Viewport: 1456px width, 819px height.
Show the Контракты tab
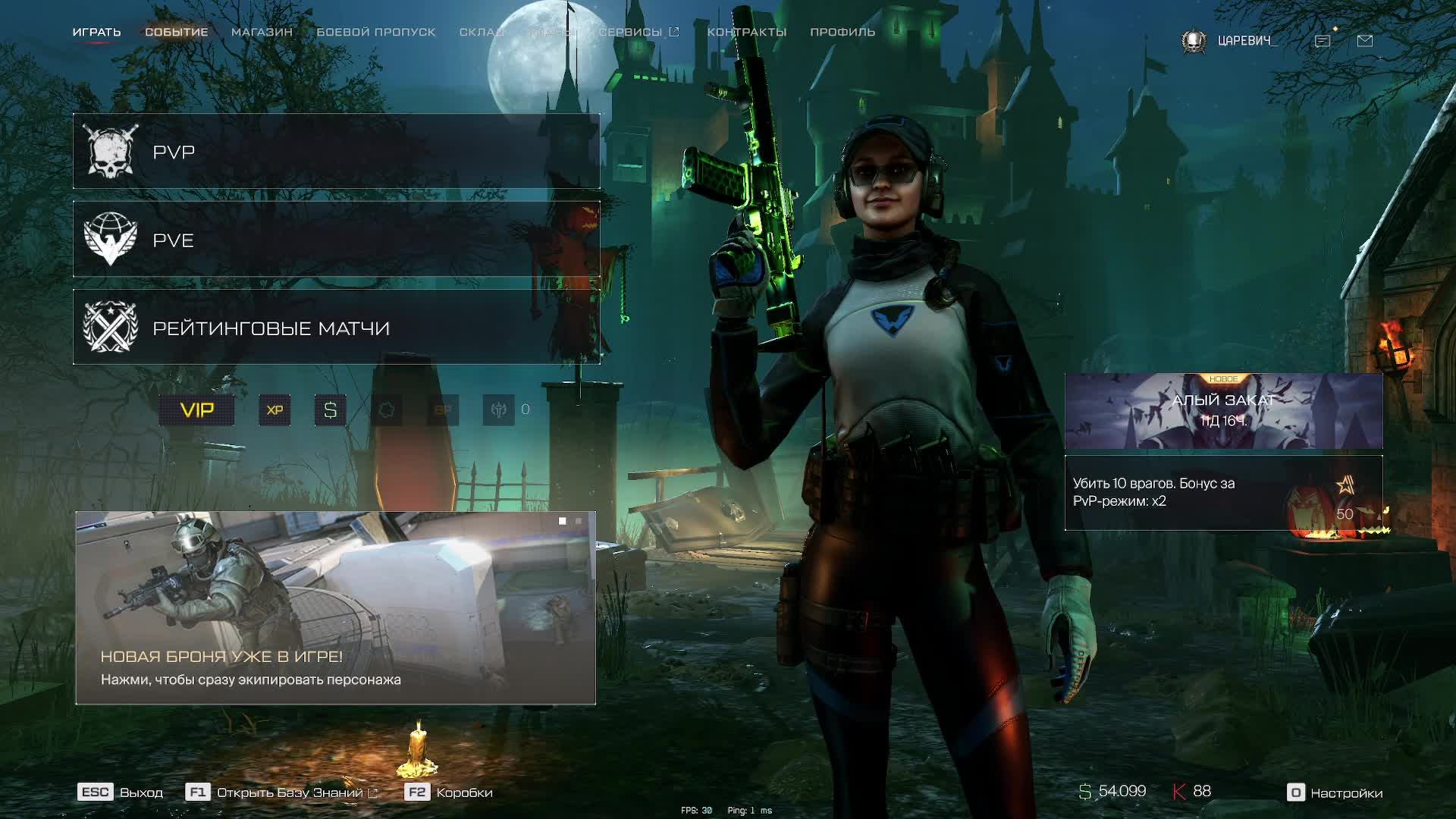click(x=746, y=32)
